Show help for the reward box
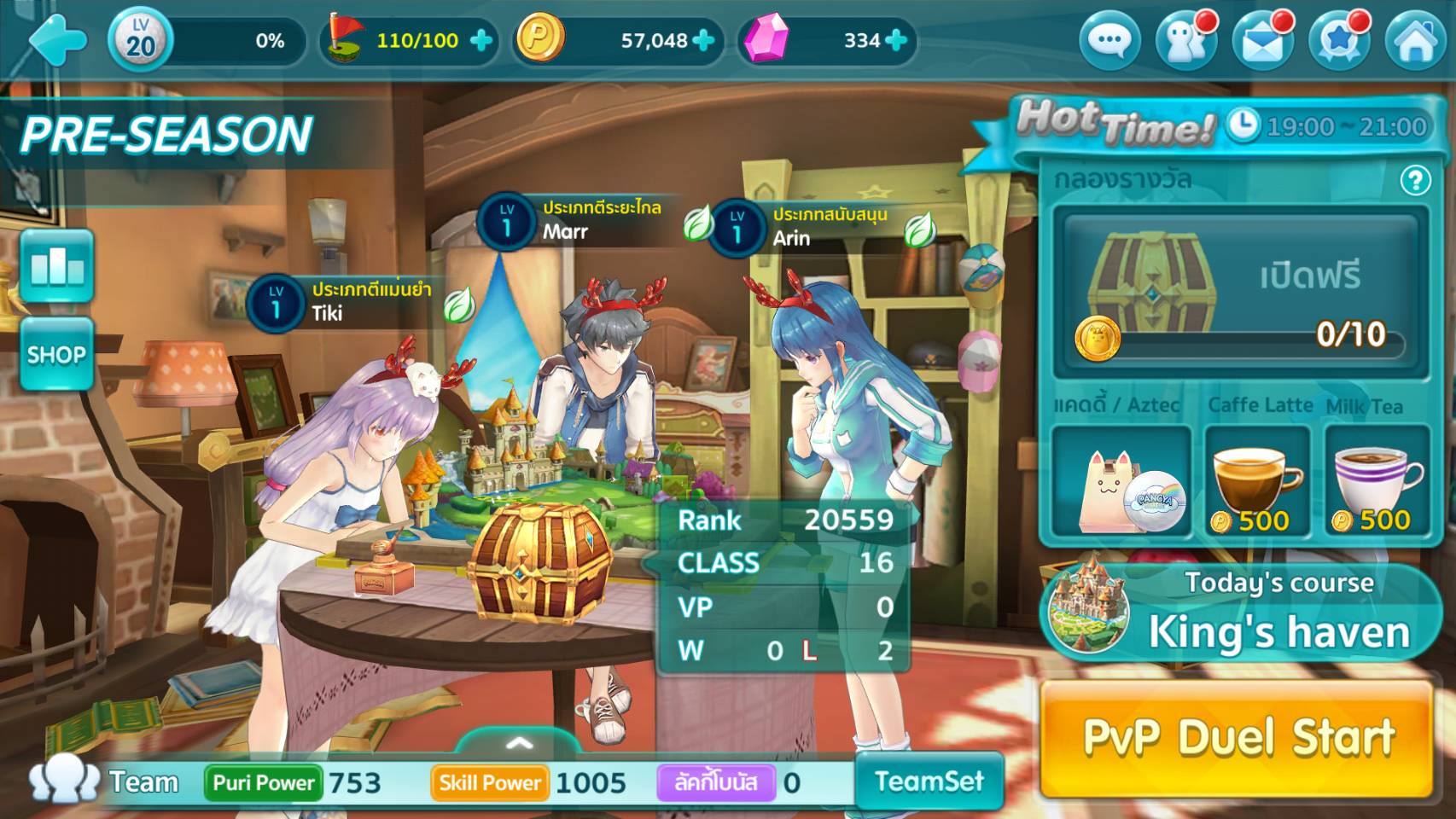1456x819 pixels. pos(1415,180)
